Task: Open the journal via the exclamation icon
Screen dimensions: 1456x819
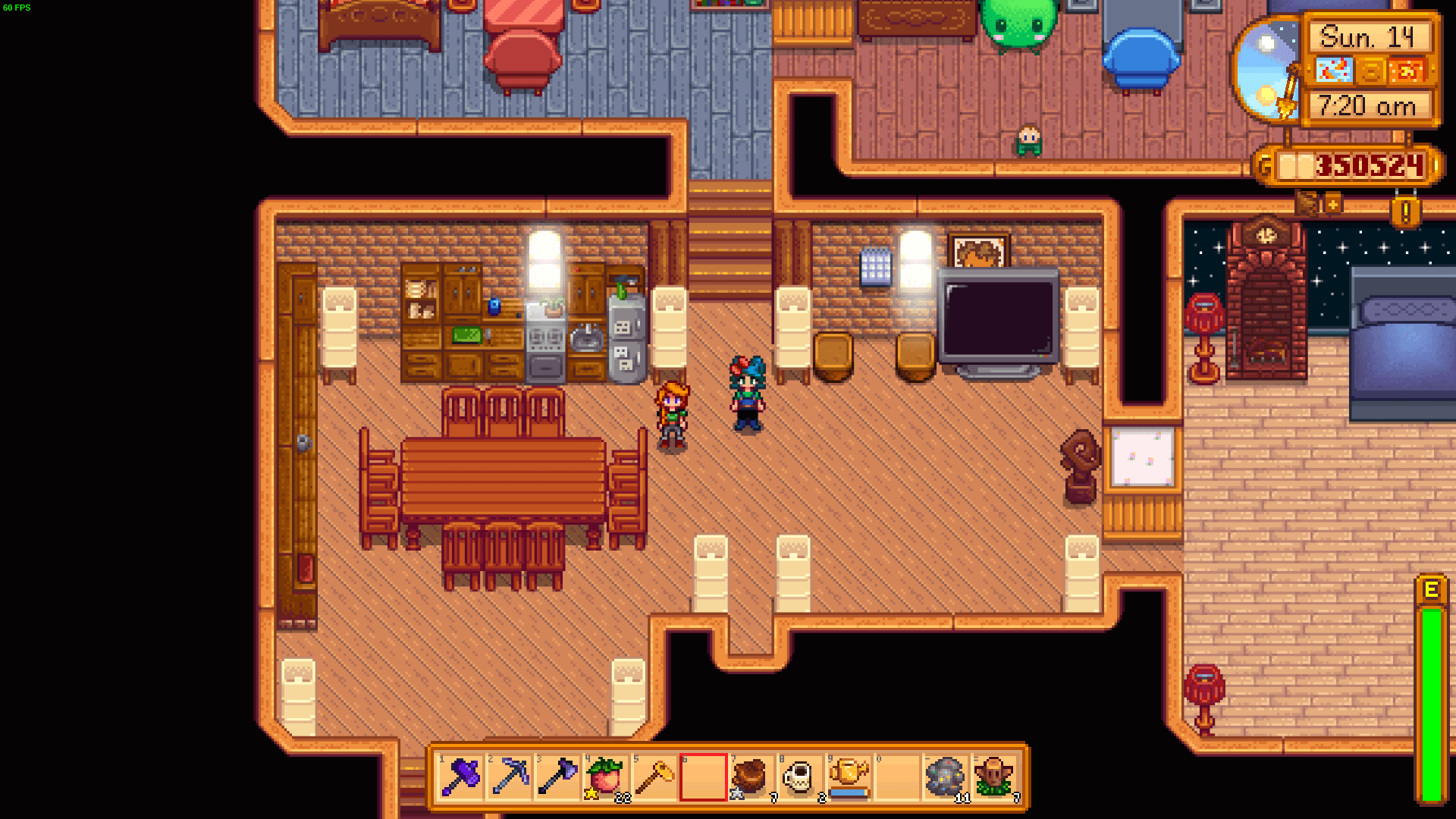Action: (1405, 212)
